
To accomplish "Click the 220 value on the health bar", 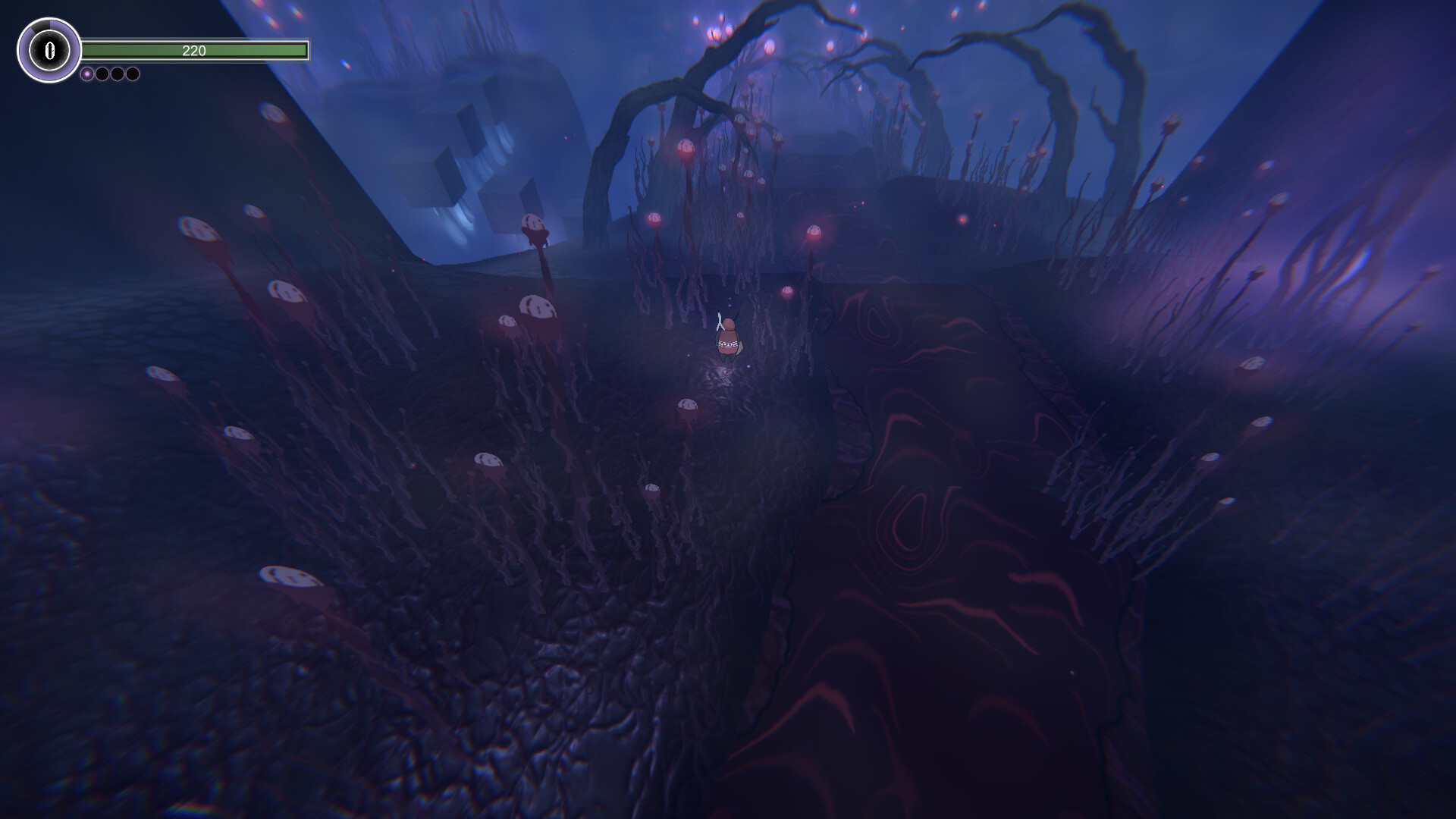I will click(193, 51).
